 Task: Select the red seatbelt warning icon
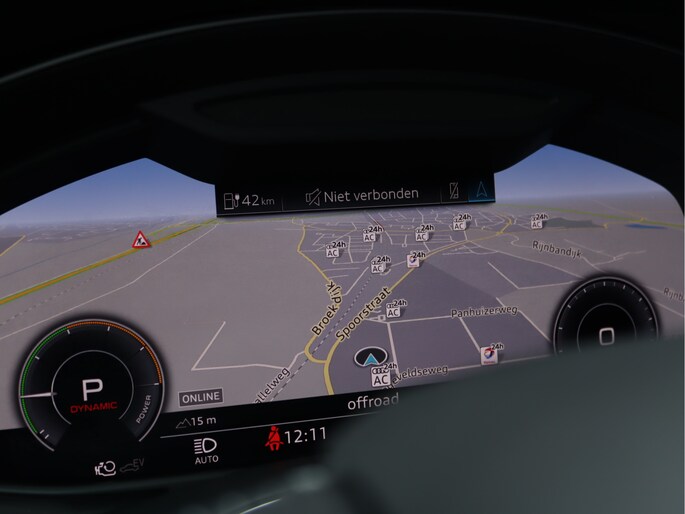click(x=271, y=437)
